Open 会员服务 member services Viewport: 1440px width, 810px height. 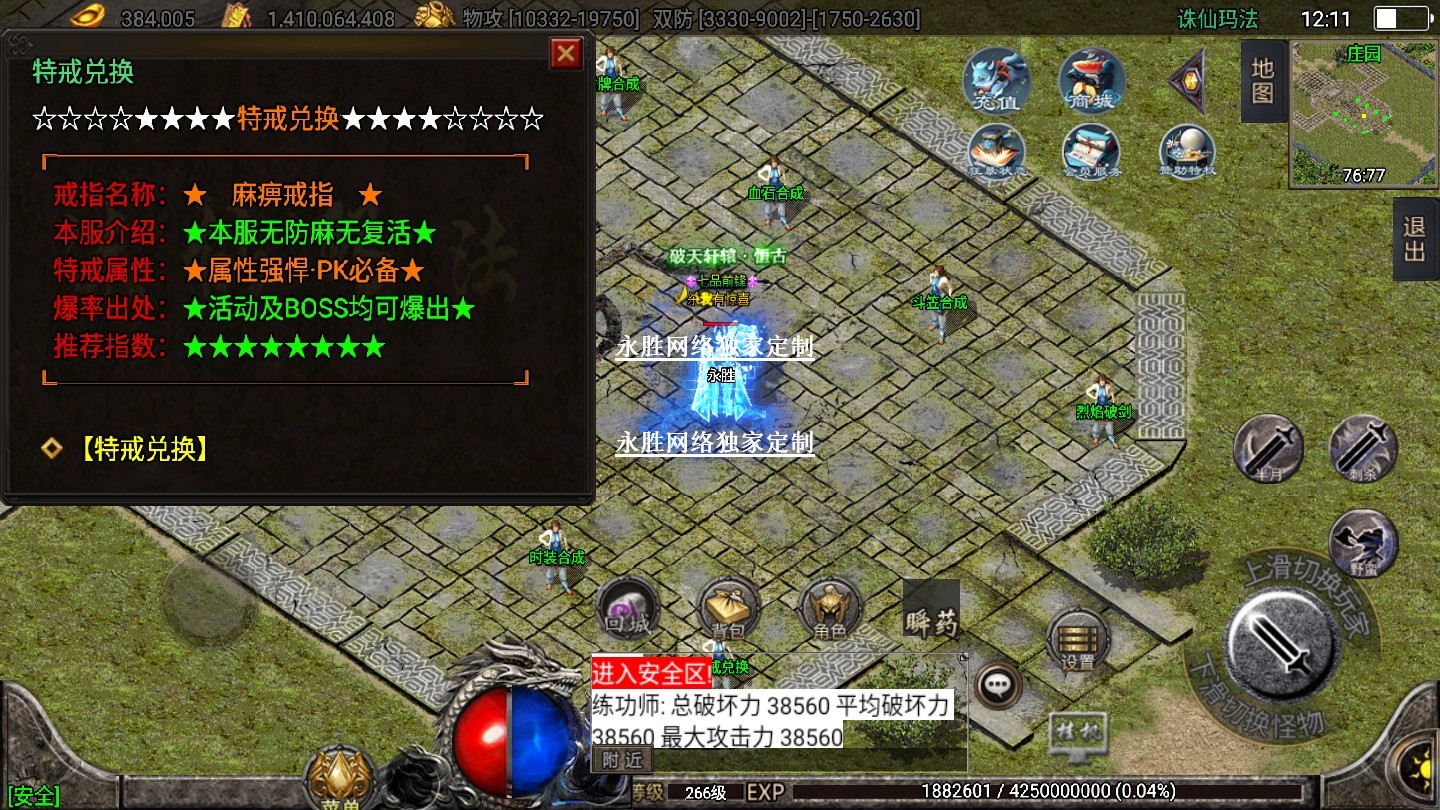[x=1091, y=152]
